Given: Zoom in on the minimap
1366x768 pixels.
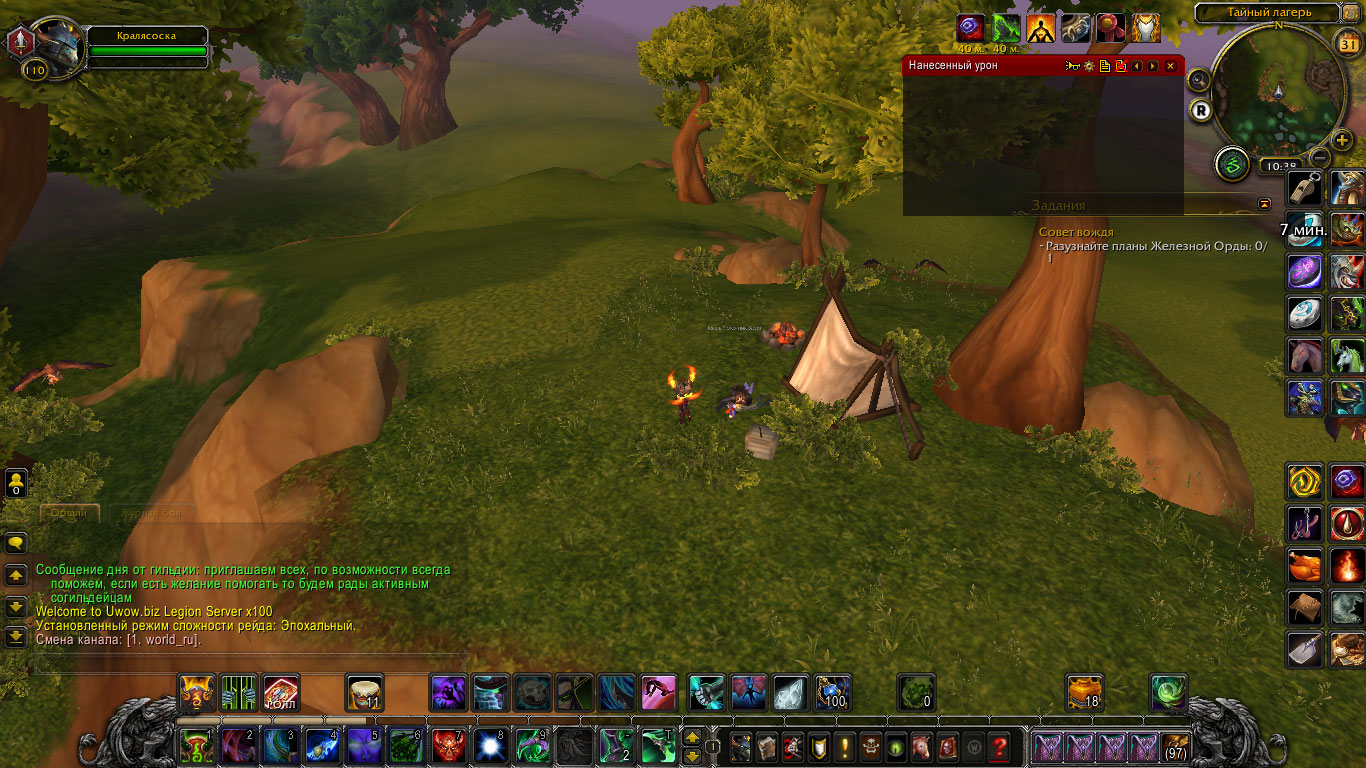Looking at the screenshot, I should (1342, 139).
